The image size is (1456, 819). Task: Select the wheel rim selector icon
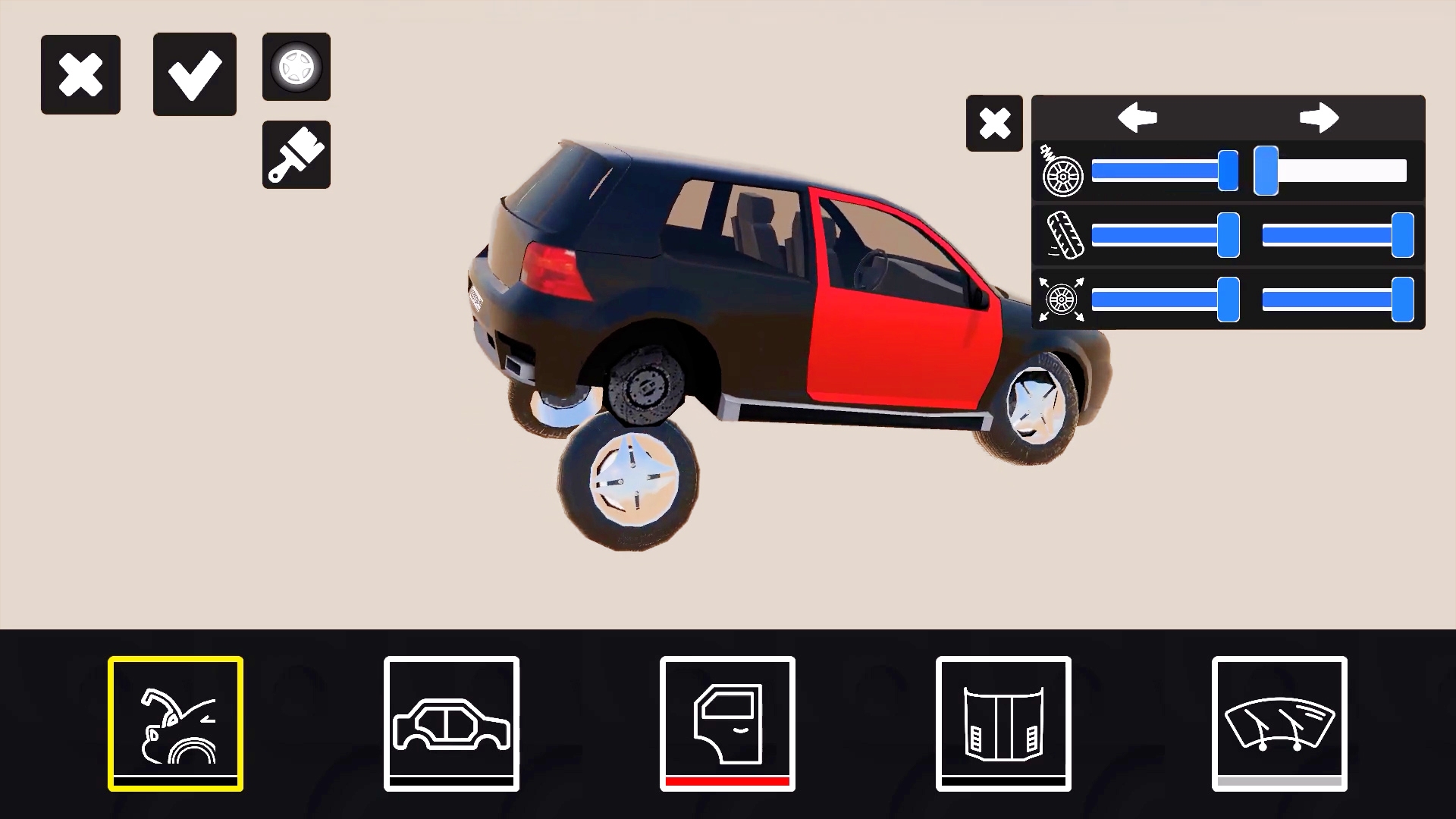click(296, 67)
